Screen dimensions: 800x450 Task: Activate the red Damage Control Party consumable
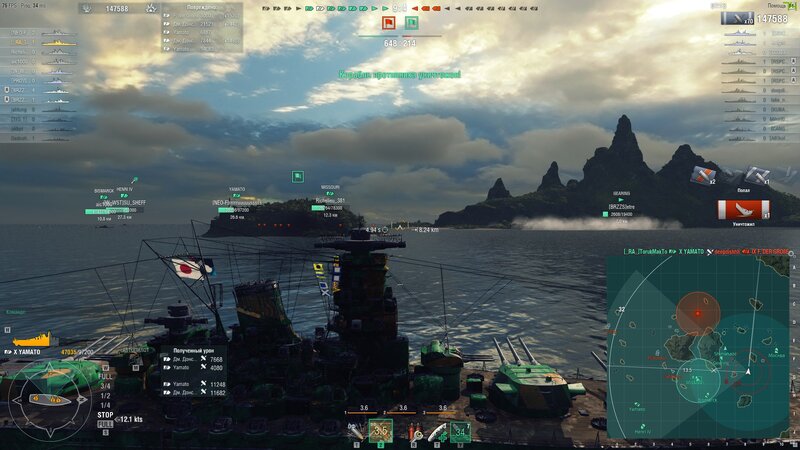(416, 431)
